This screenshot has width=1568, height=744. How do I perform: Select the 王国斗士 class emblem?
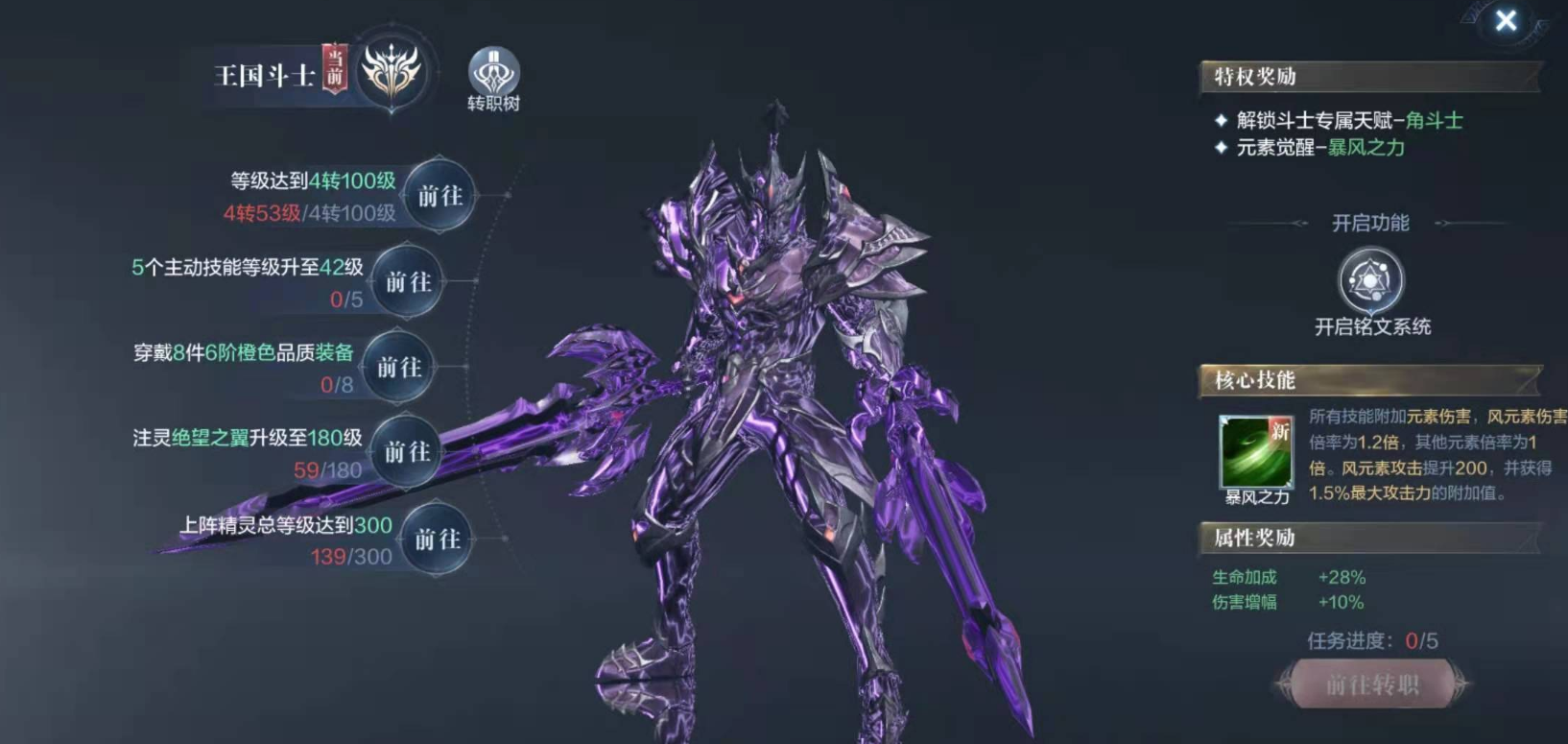coord(391,72)
